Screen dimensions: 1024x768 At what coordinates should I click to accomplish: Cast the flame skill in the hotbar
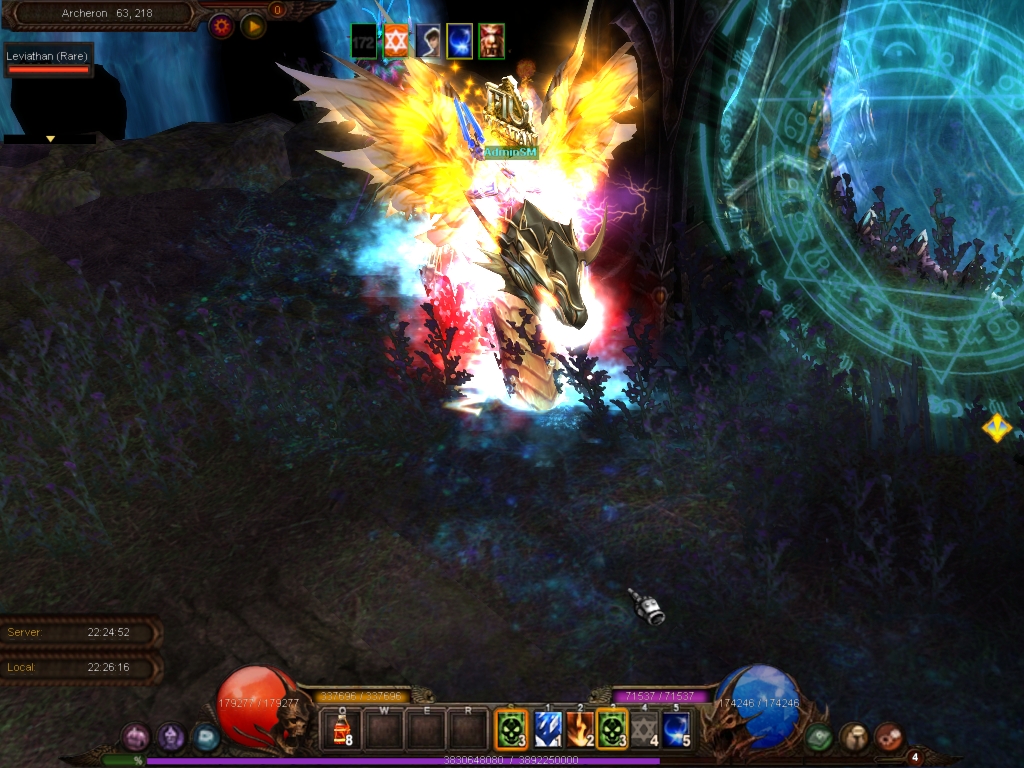pos(580,729)
